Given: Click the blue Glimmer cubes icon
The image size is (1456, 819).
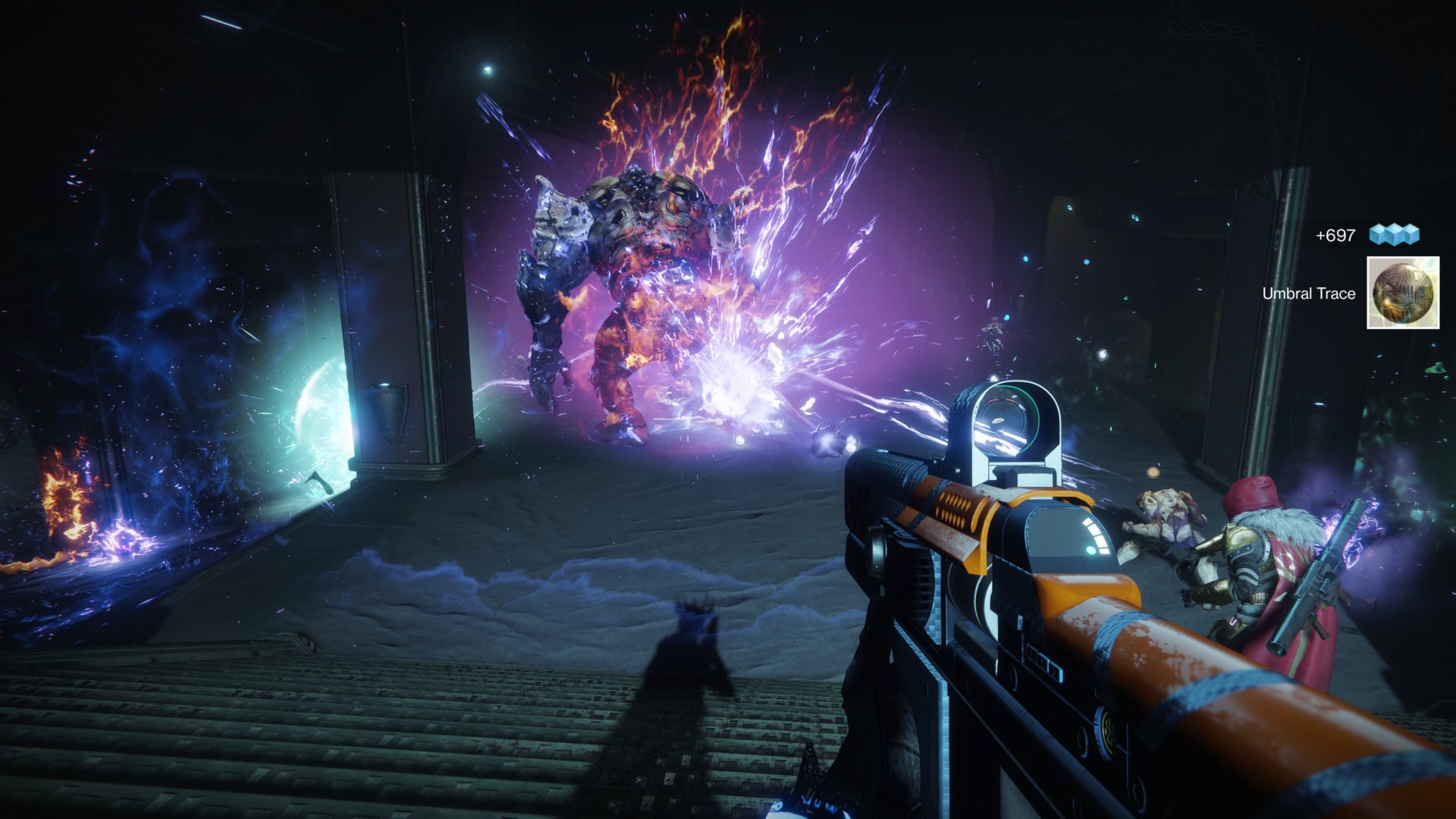Looking at the screenshot, I should [1394, 235].
